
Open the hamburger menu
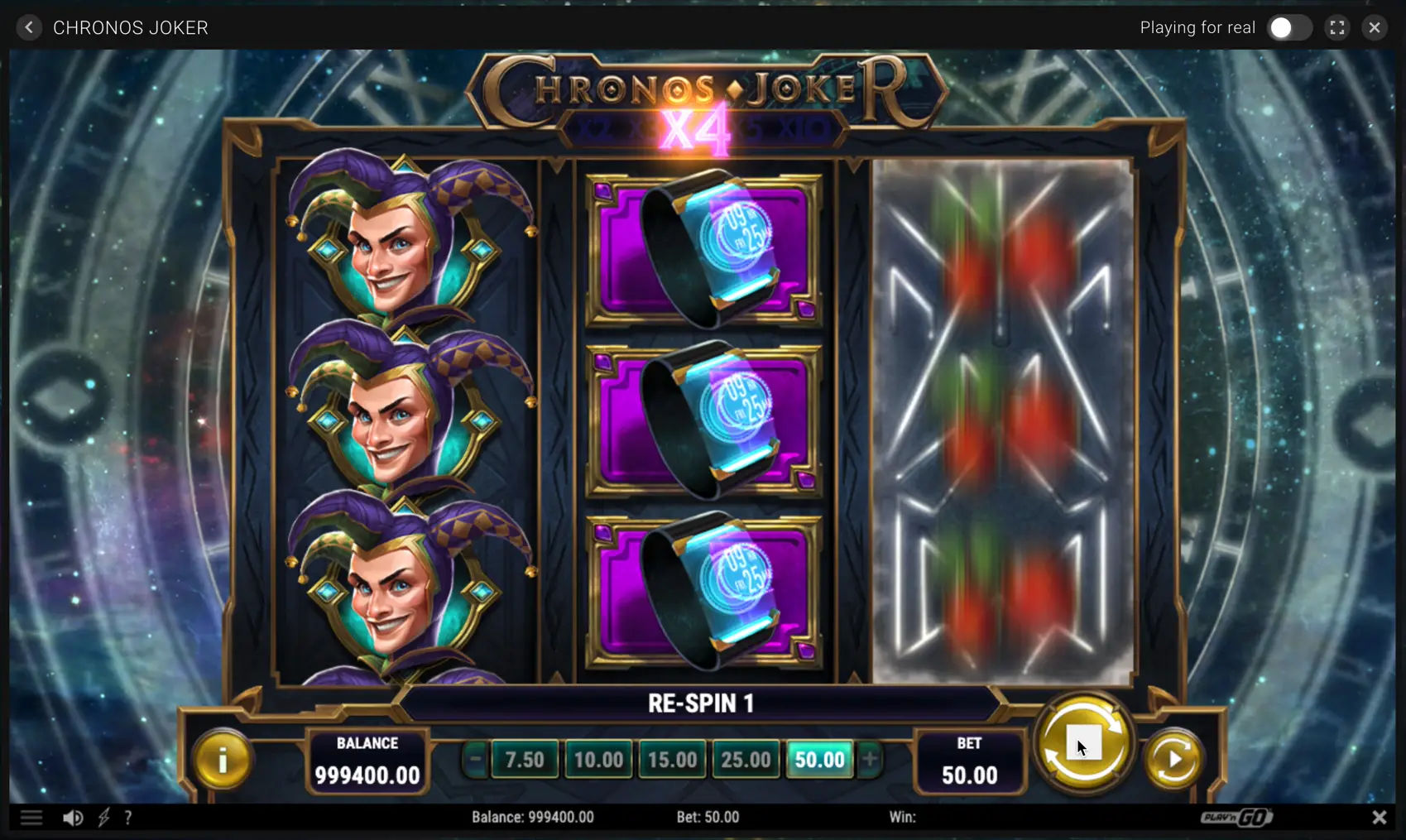[x=31, y=818]
